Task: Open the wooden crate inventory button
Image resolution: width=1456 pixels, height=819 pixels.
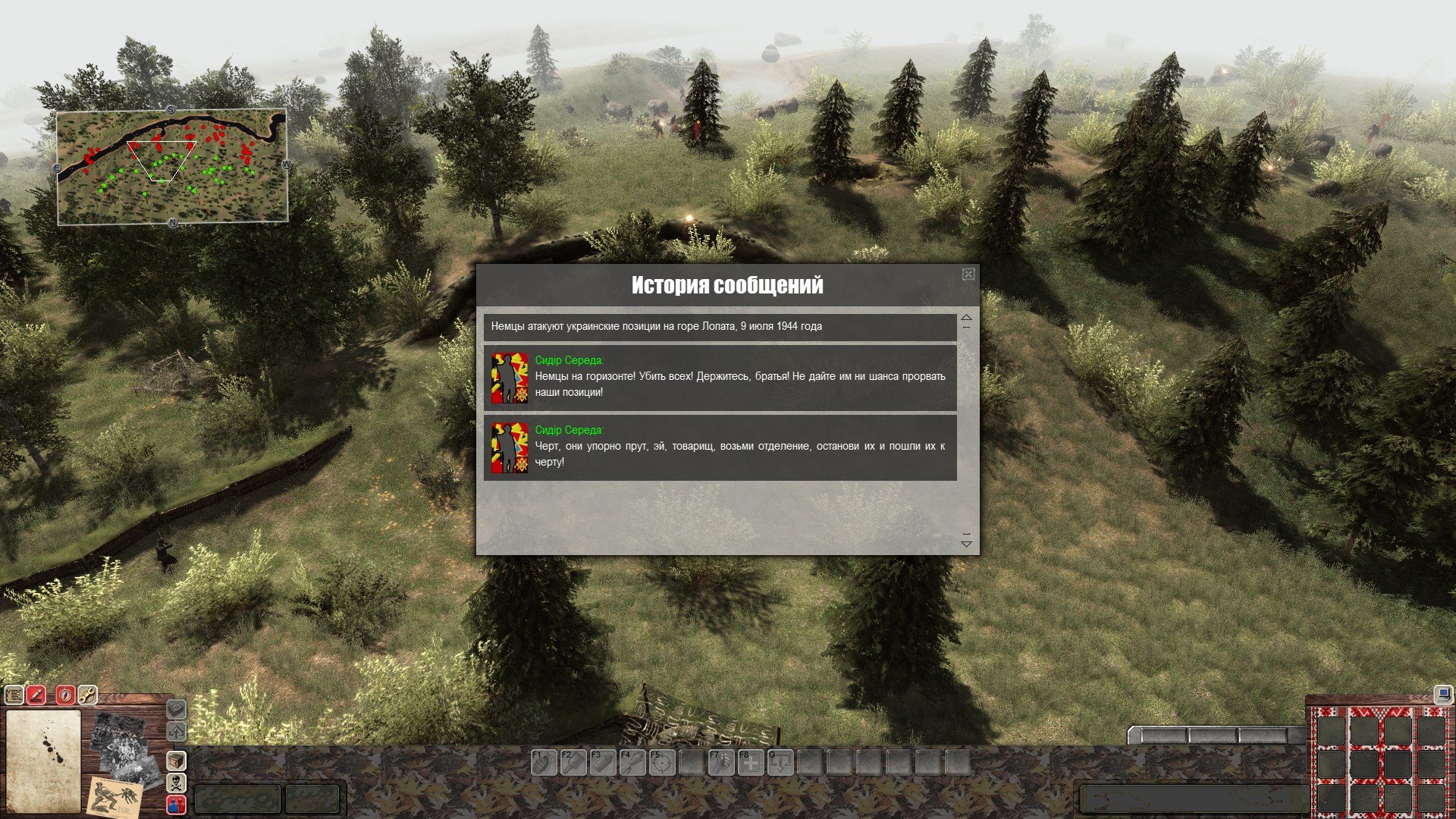Action: [x=176, y=760]
